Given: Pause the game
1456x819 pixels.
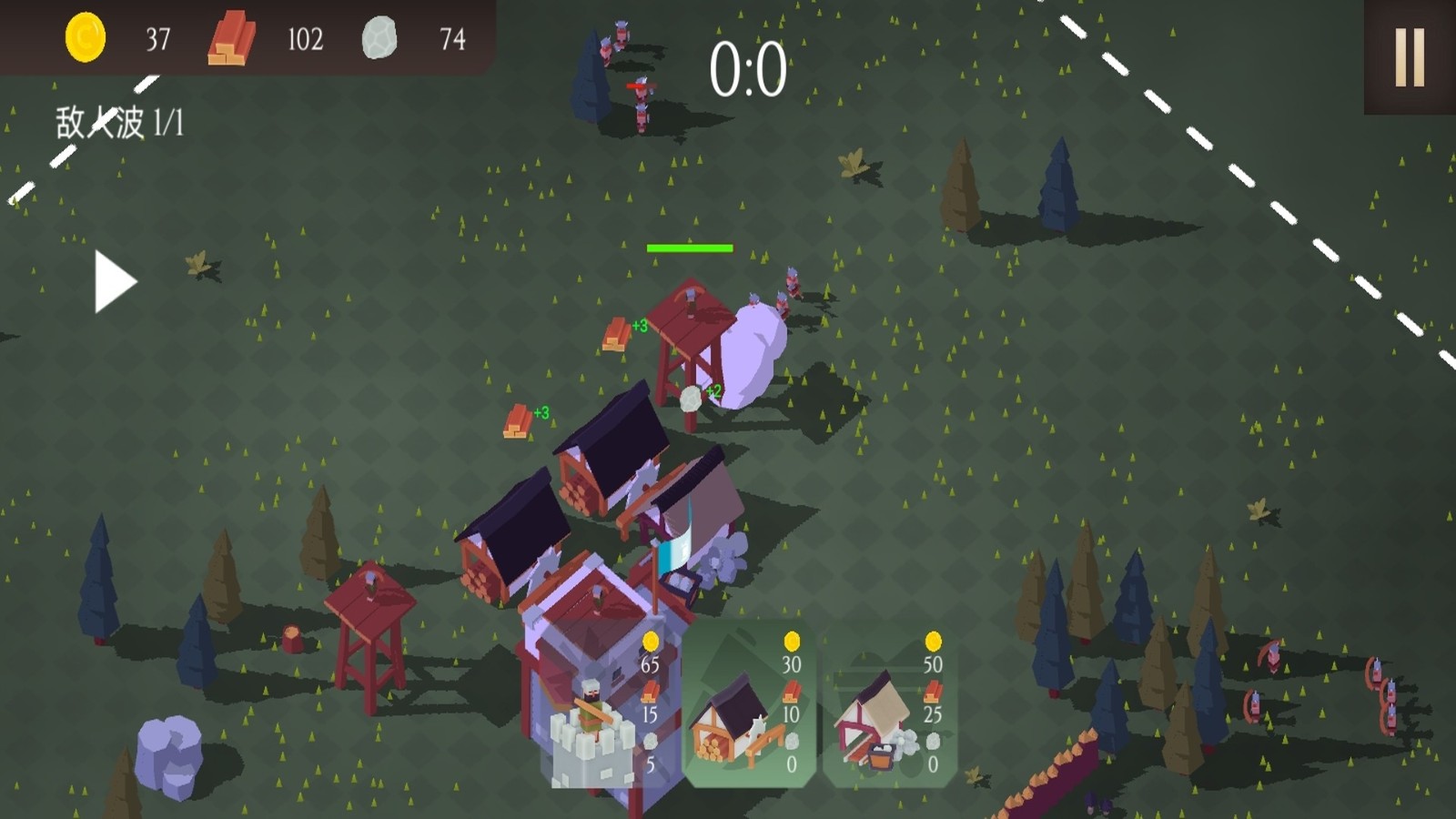Looking at the screenshot, I should coord(1409,57).
